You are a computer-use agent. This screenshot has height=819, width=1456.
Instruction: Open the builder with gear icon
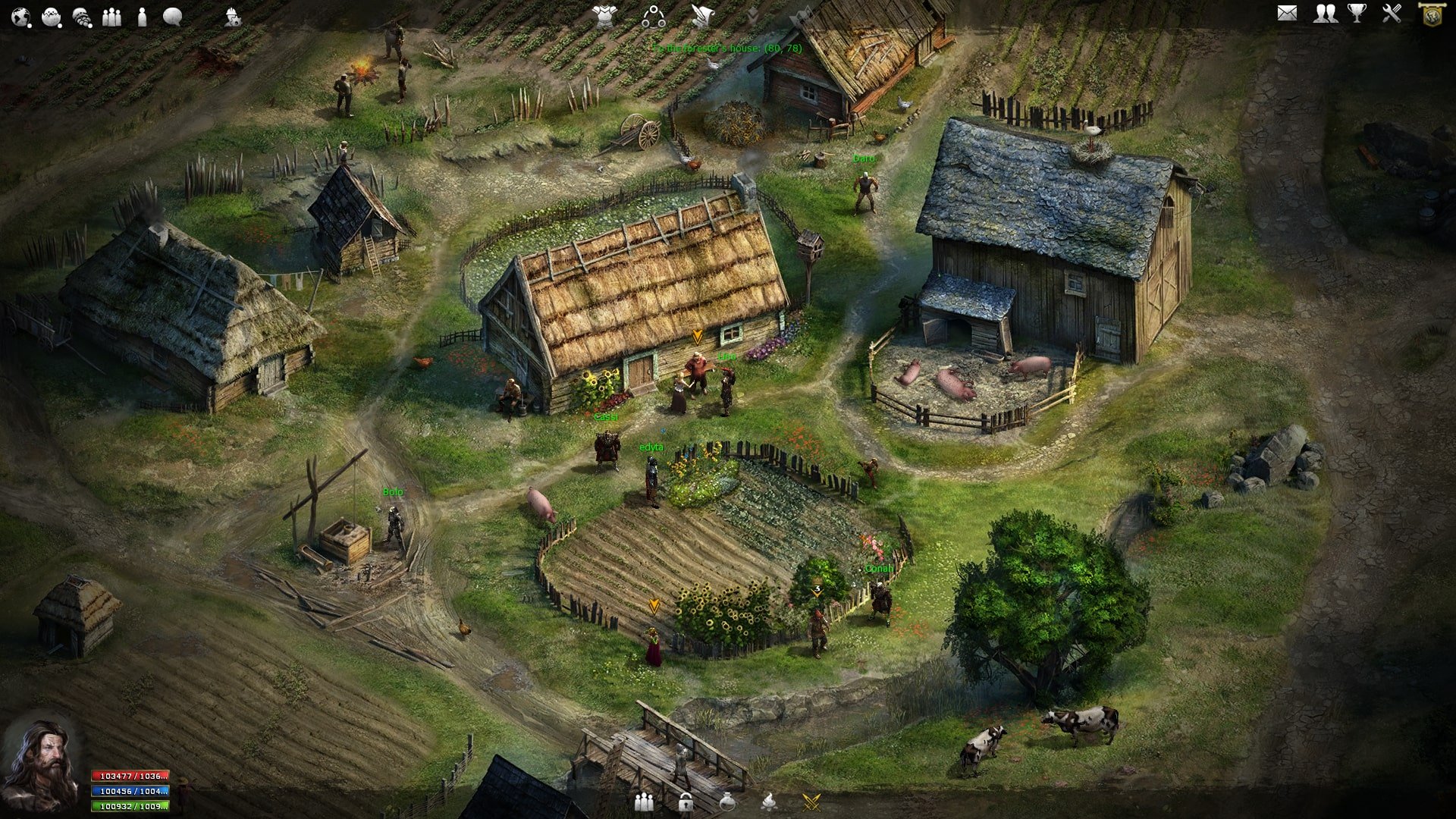[233, 17]
